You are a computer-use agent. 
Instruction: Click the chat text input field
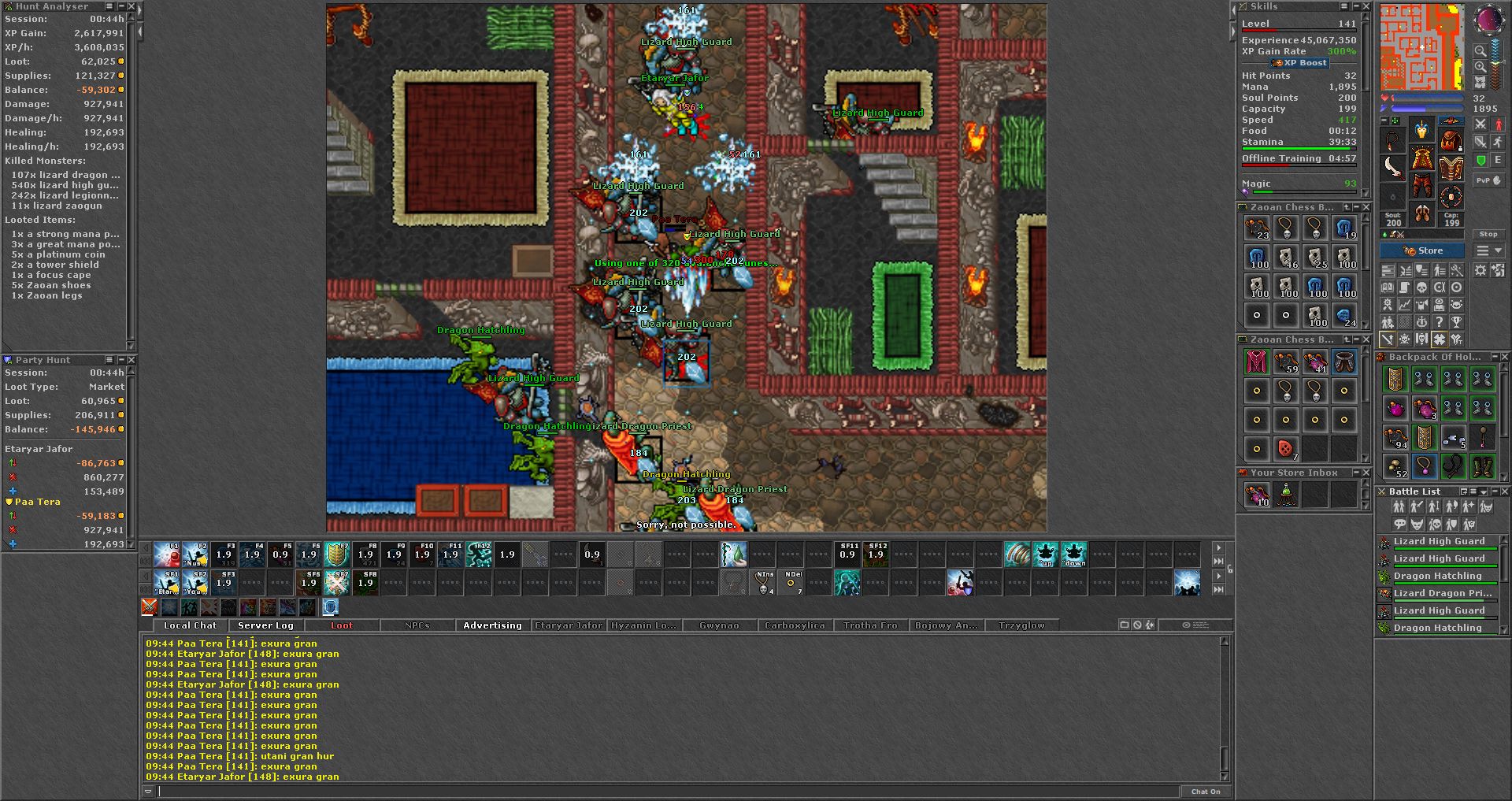tap(668, 791)
